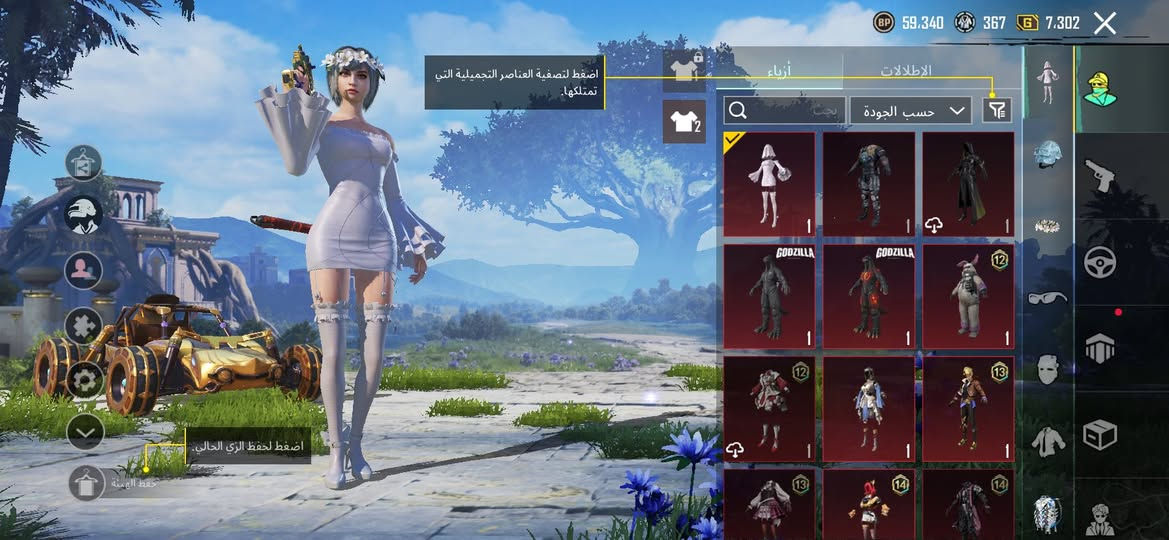This screenshot has width=1169, height=540.
Task: Select the helmet headgear subcategory
Action: [1047, 155]
